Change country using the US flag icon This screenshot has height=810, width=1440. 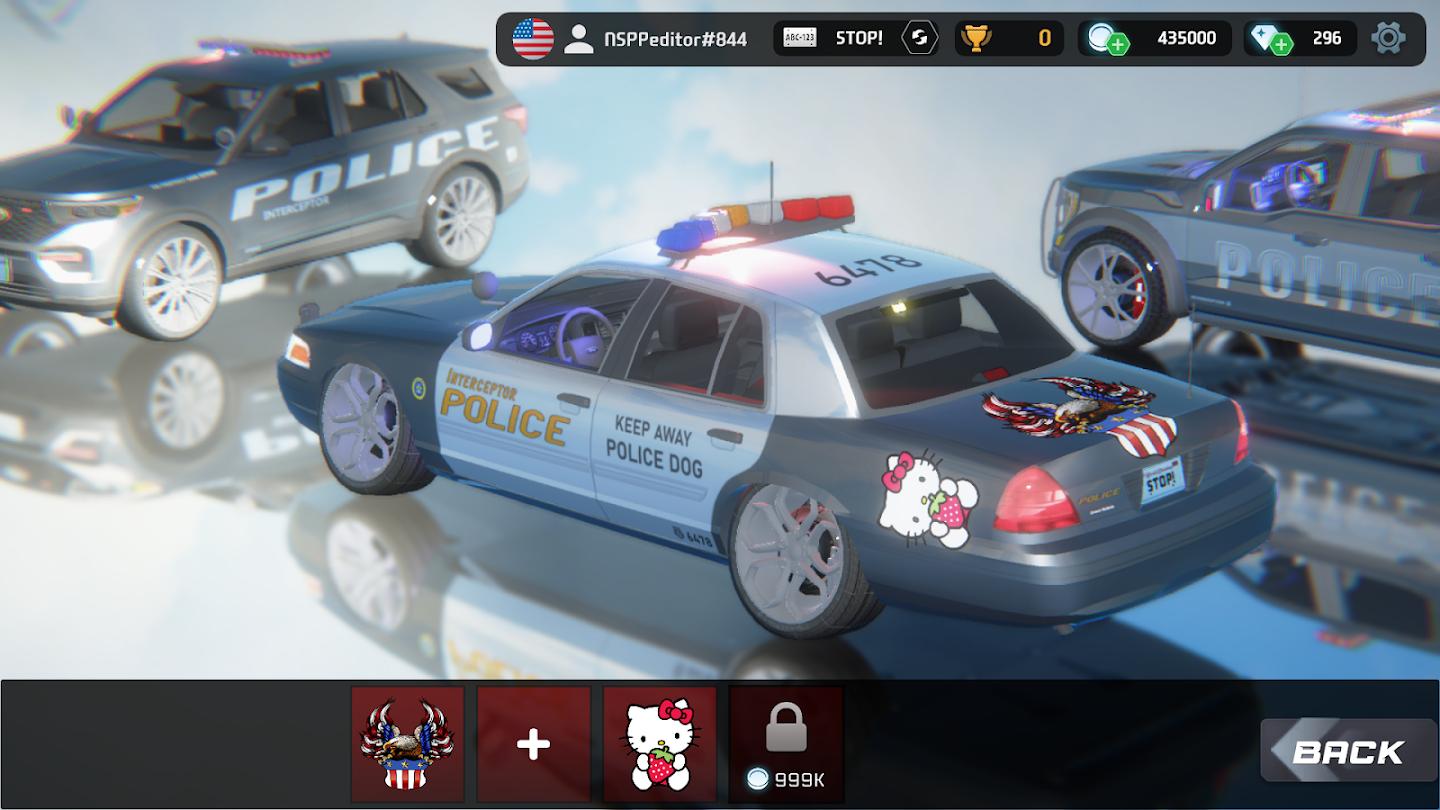pos(533,39)
